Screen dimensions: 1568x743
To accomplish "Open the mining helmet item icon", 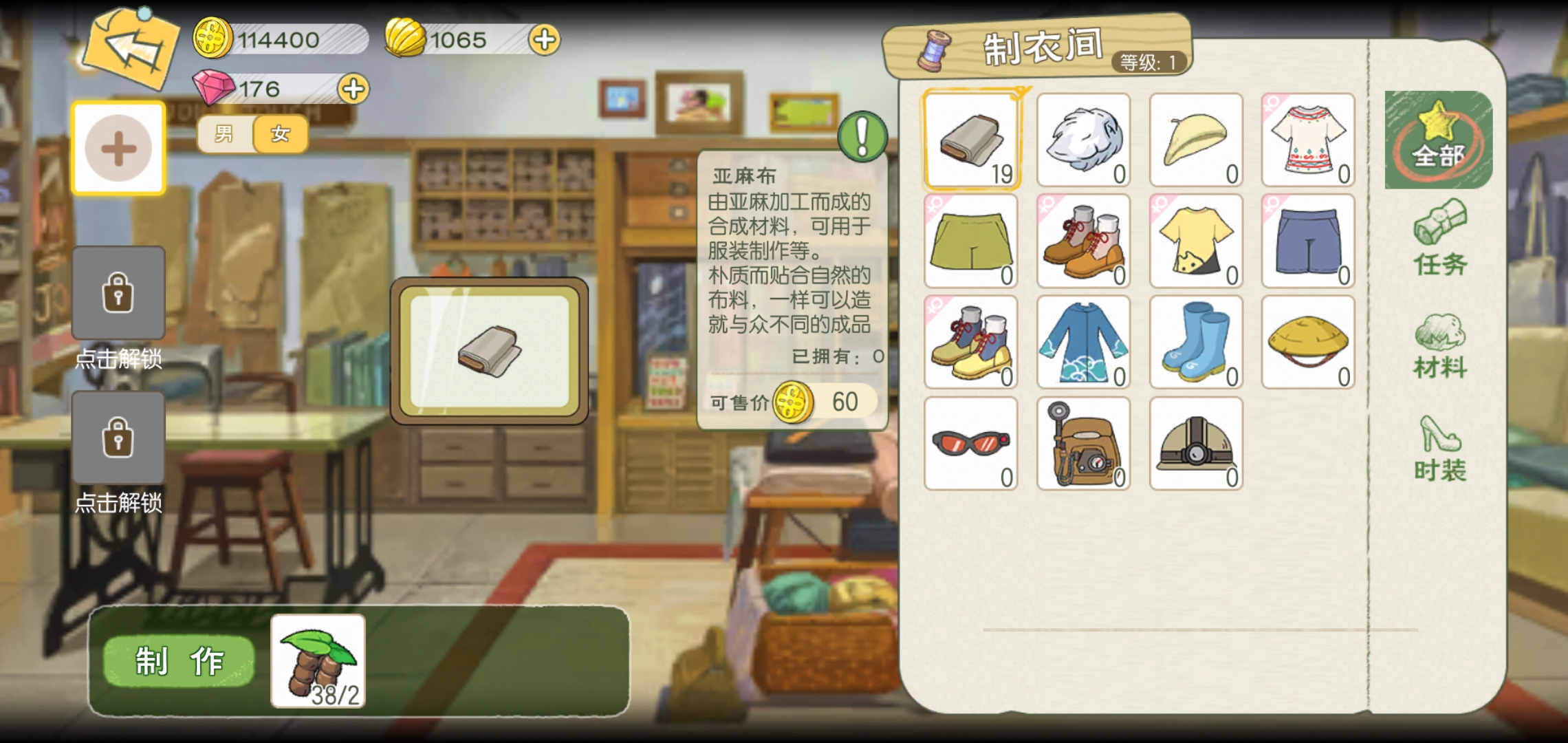I will pos(1197,444).
